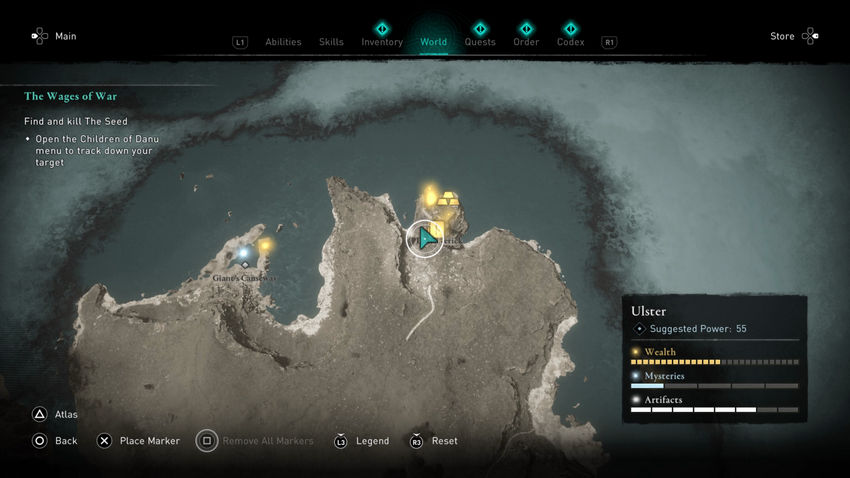Open the Skills tab
The width and height of the screenshot is (850, 478).
point(331,42)
